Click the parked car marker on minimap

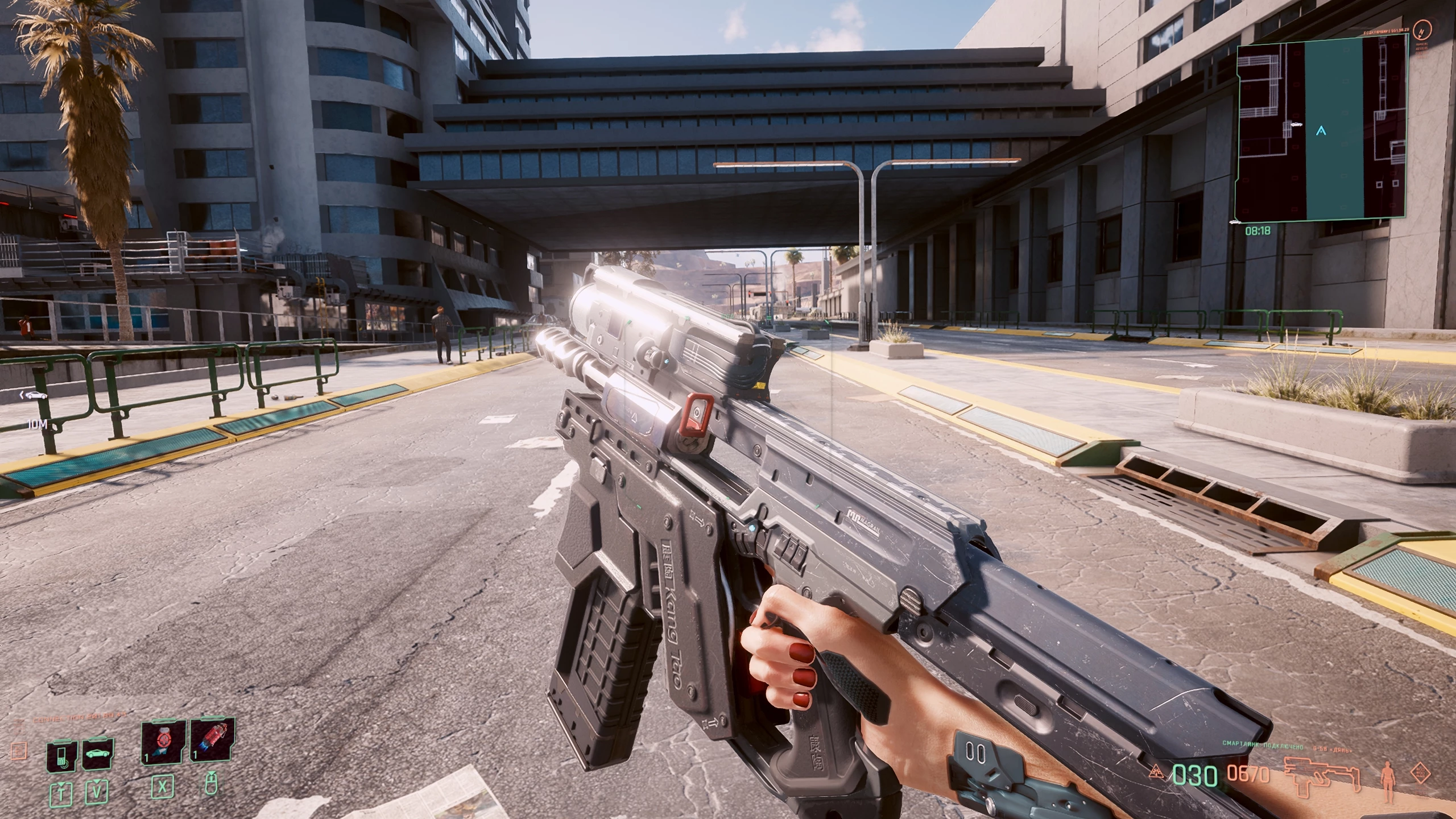click(x=1296, y=123)
